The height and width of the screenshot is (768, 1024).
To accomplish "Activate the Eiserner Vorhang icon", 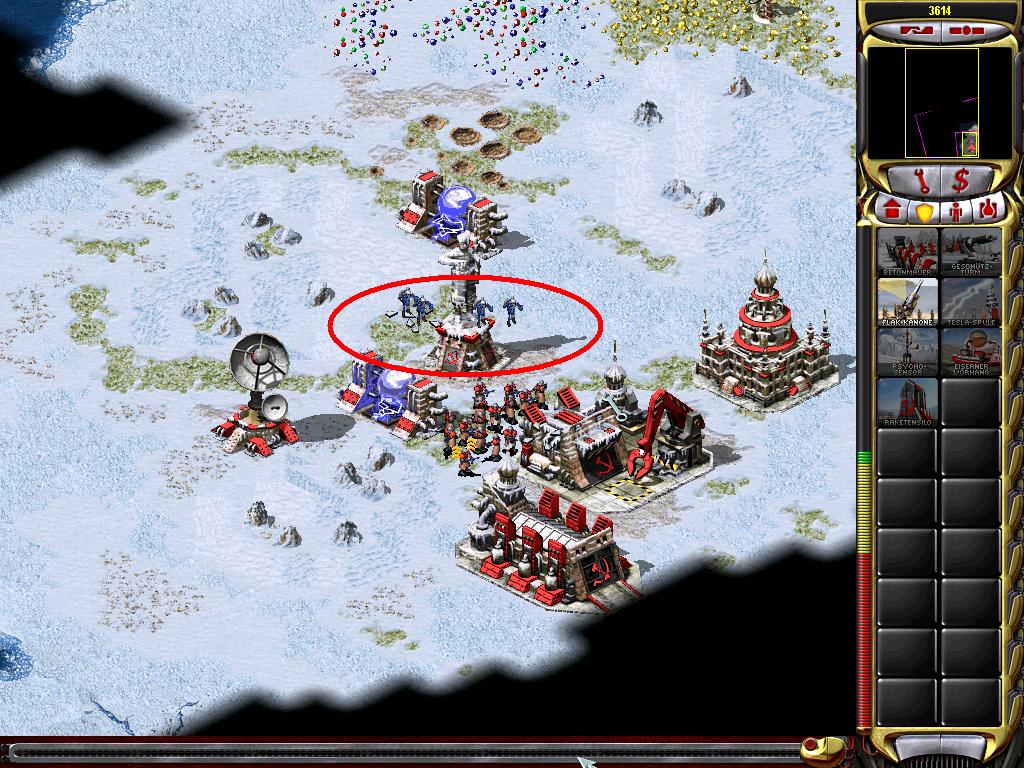I will [x=970, y=352].
